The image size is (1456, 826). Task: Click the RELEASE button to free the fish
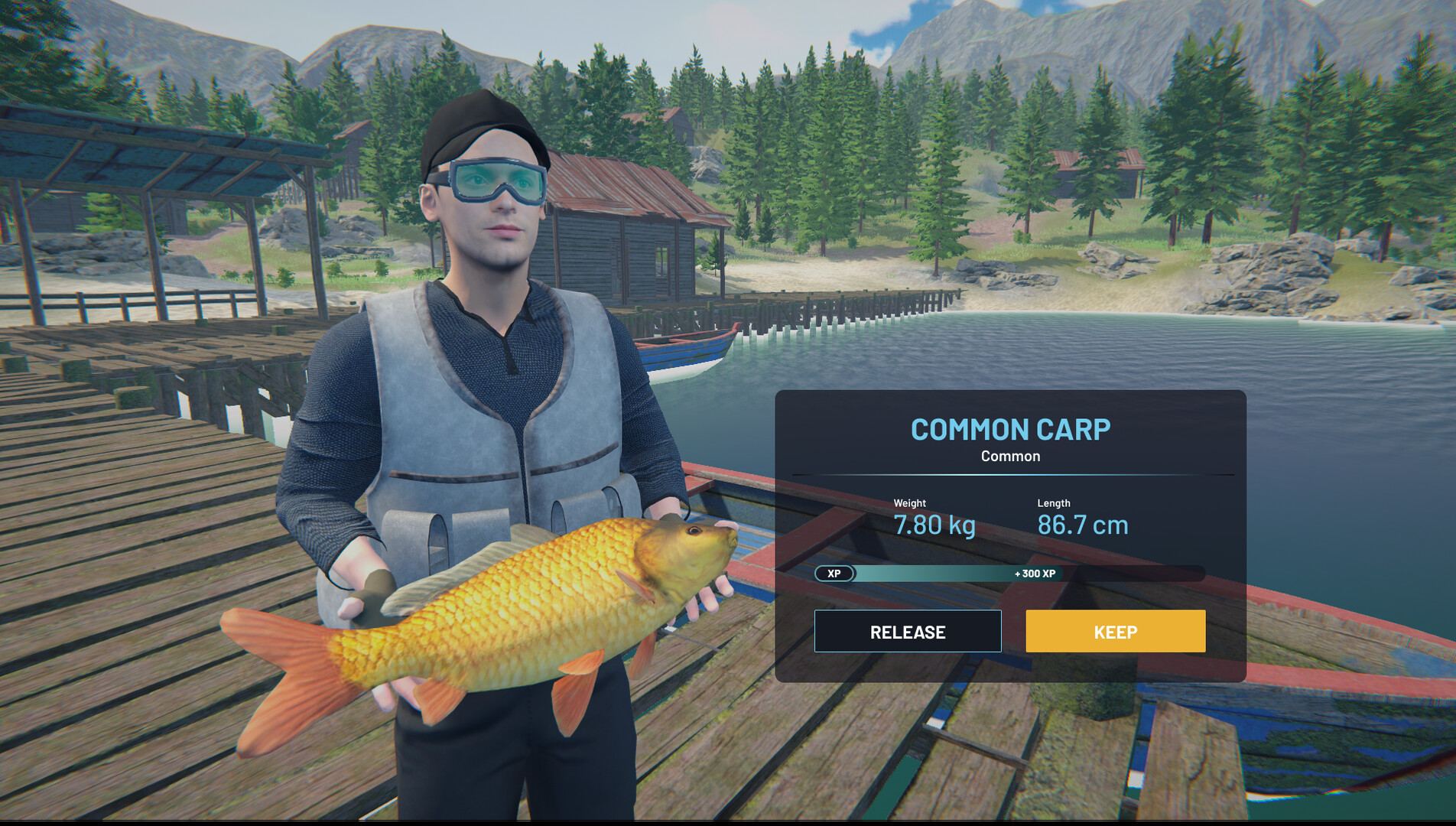point(907,632)
